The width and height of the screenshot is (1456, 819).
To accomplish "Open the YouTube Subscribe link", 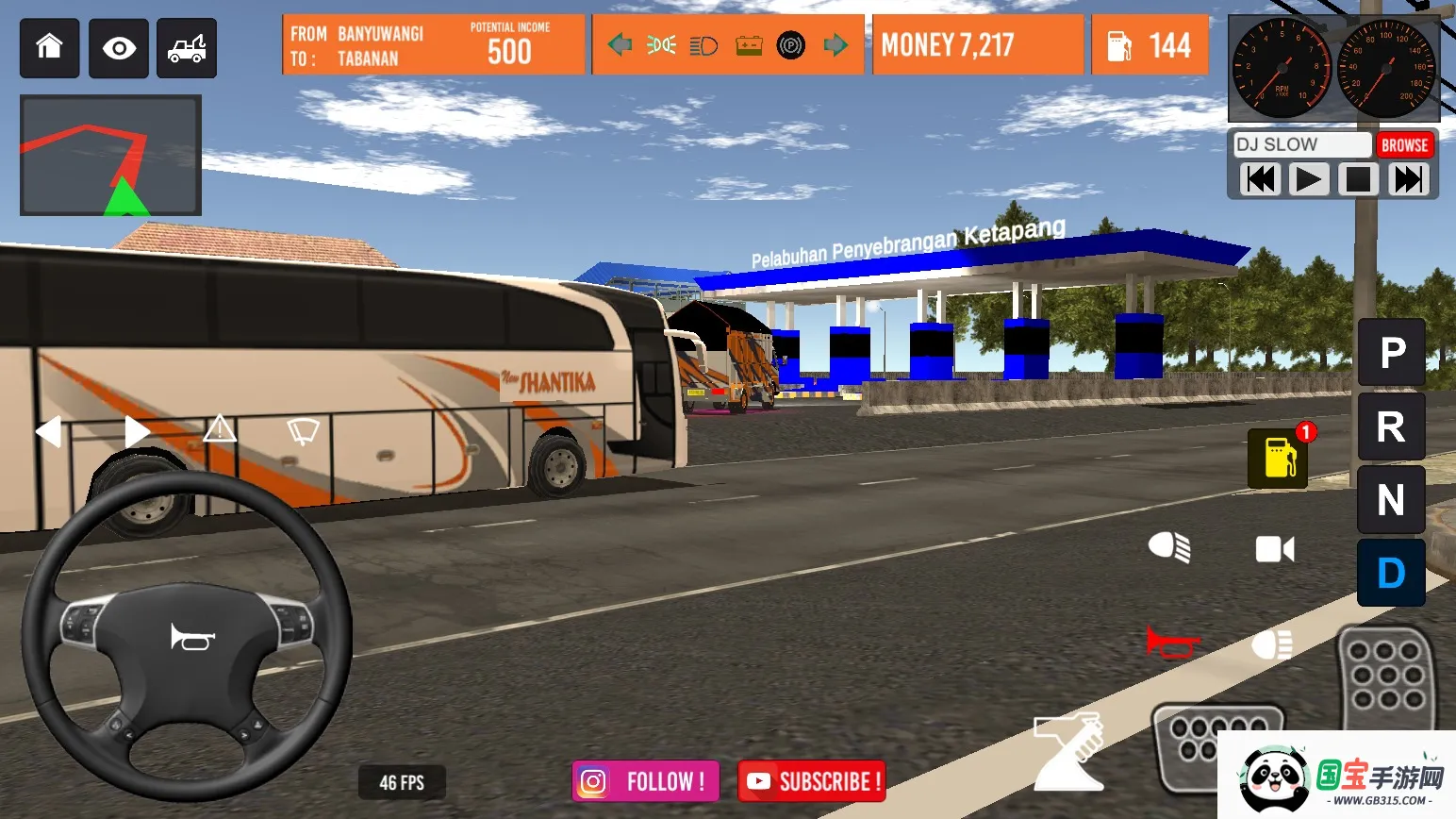I will pyautogui.click(x=812, y=781).
